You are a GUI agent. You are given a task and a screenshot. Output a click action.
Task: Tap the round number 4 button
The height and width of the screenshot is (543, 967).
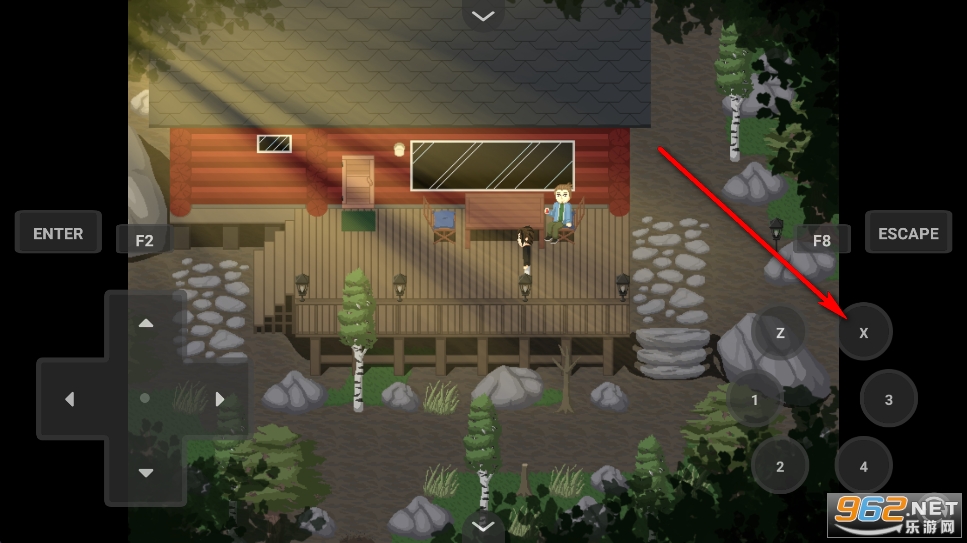coord(864,466)
